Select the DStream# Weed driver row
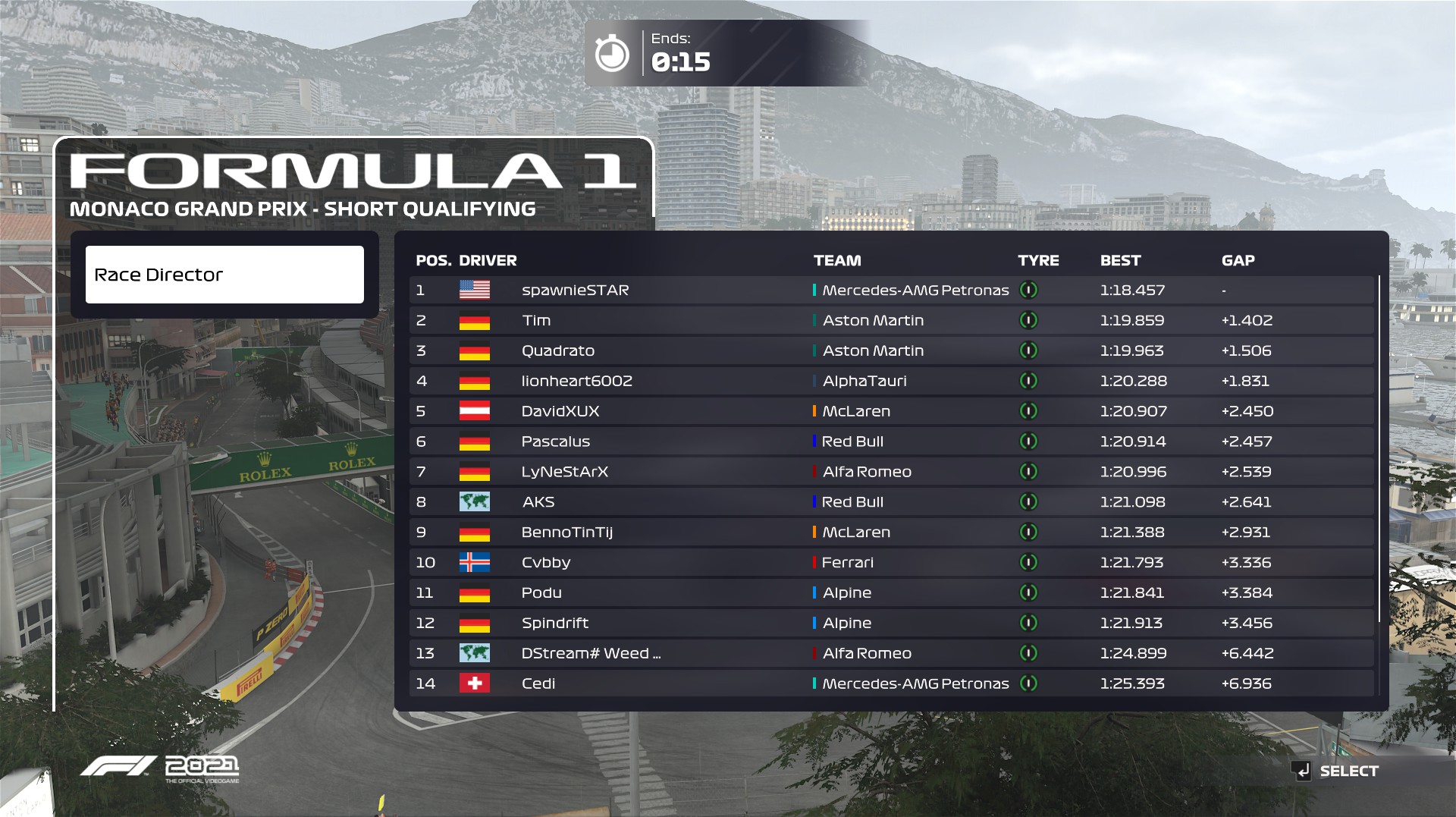 [891, 653]
